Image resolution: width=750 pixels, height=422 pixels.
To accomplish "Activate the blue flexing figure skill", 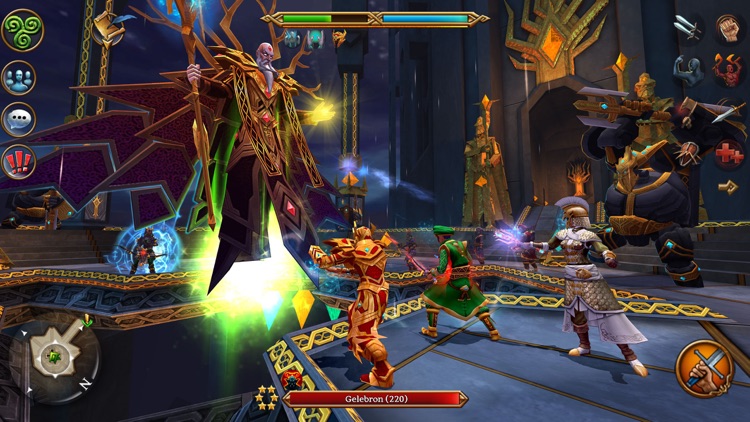I will (x=688, y=70).
